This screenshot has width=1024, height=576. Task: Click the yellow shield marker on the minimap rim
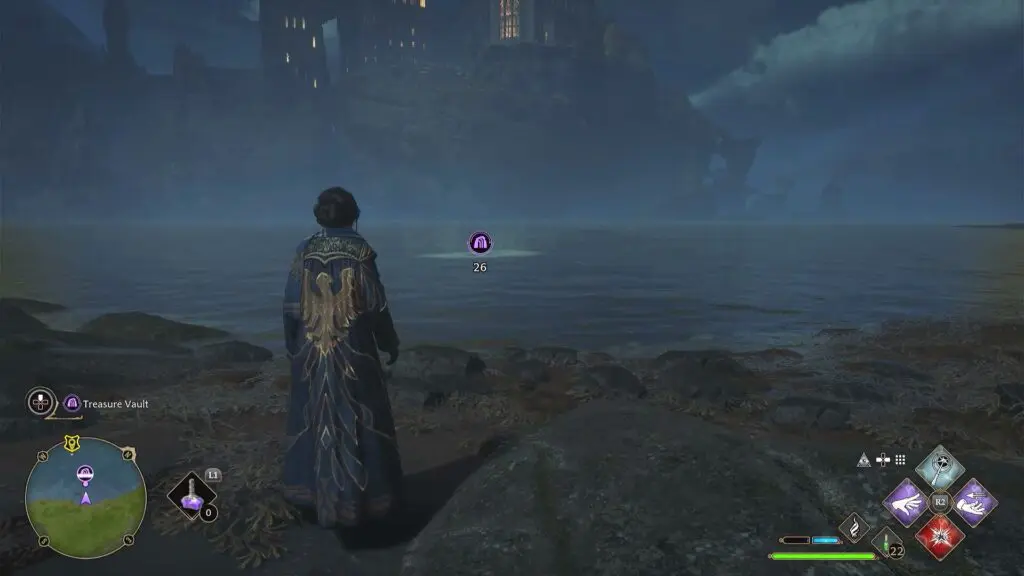pos(72,445)
